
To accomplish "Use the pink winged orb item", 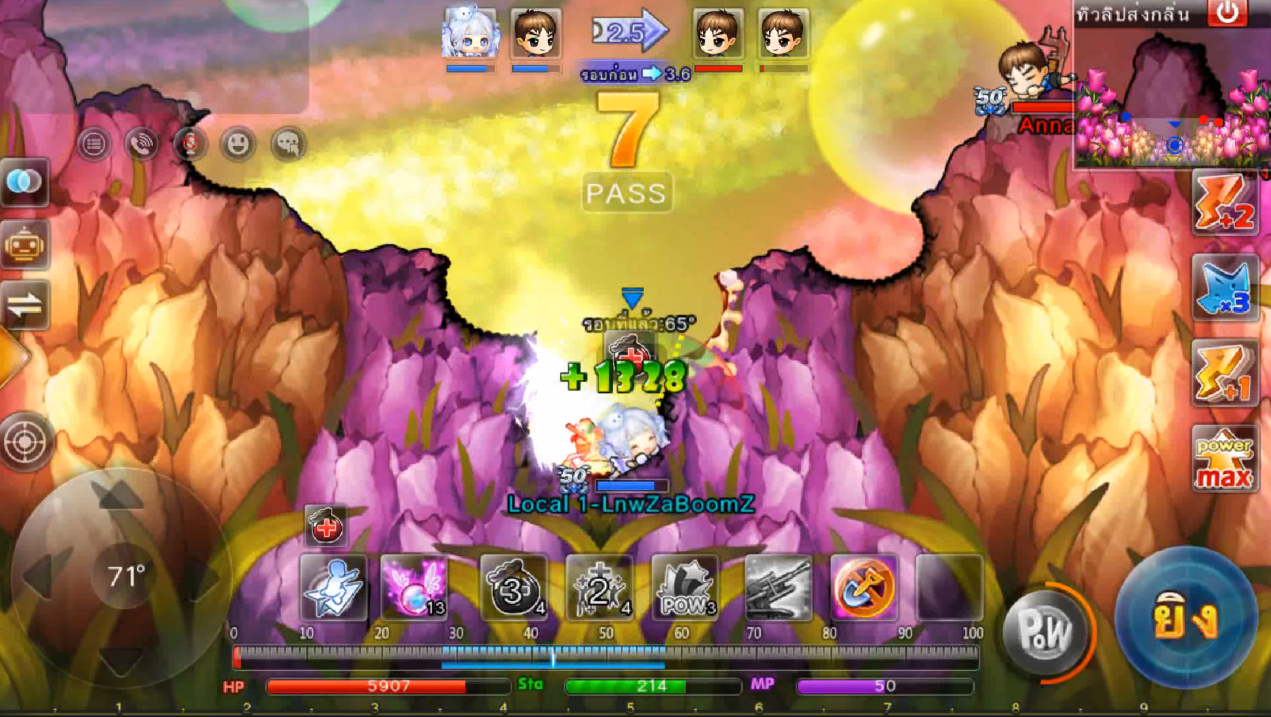I will click(x=414, y=589).
